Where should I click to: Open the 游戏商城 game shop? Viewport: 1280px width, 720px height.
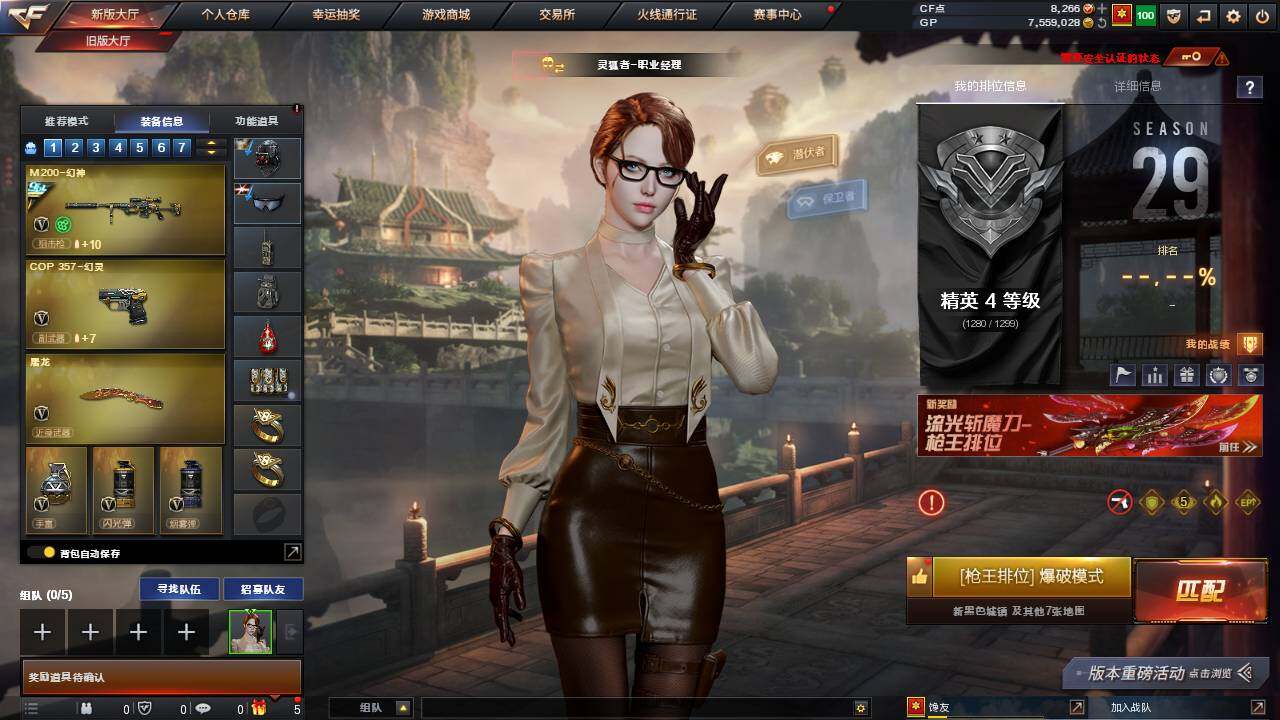click(446, 15)
